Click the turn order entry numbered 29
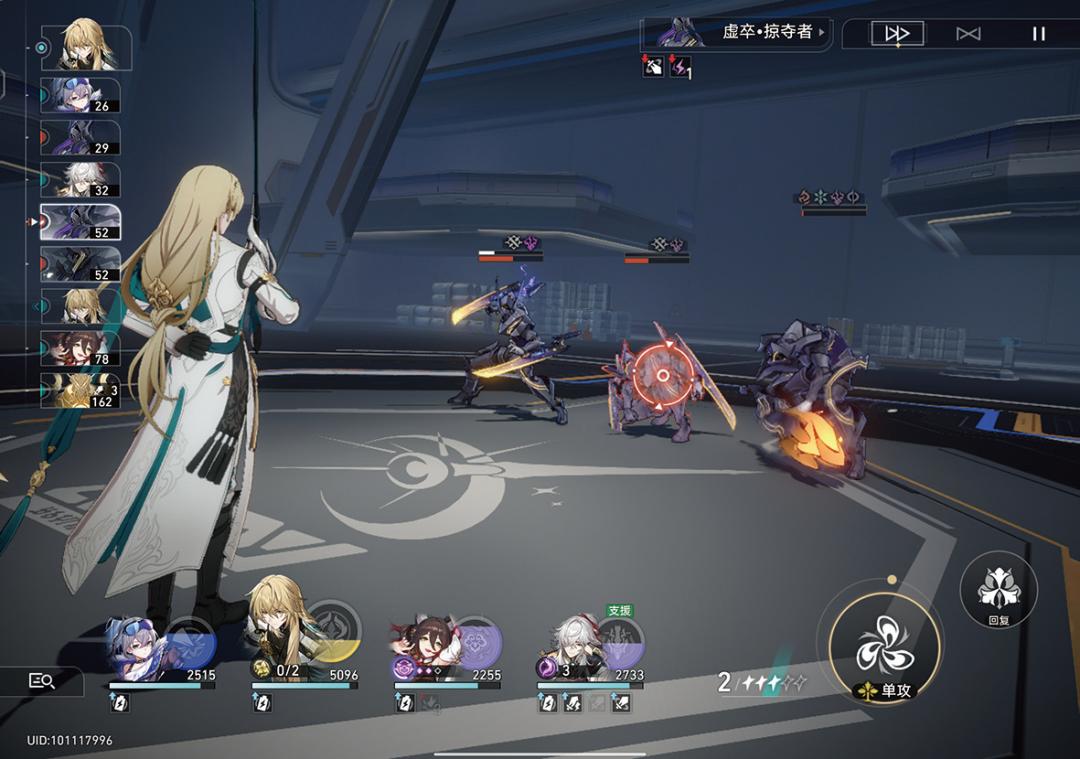The image size is (1080, 759). coord(81,138)
